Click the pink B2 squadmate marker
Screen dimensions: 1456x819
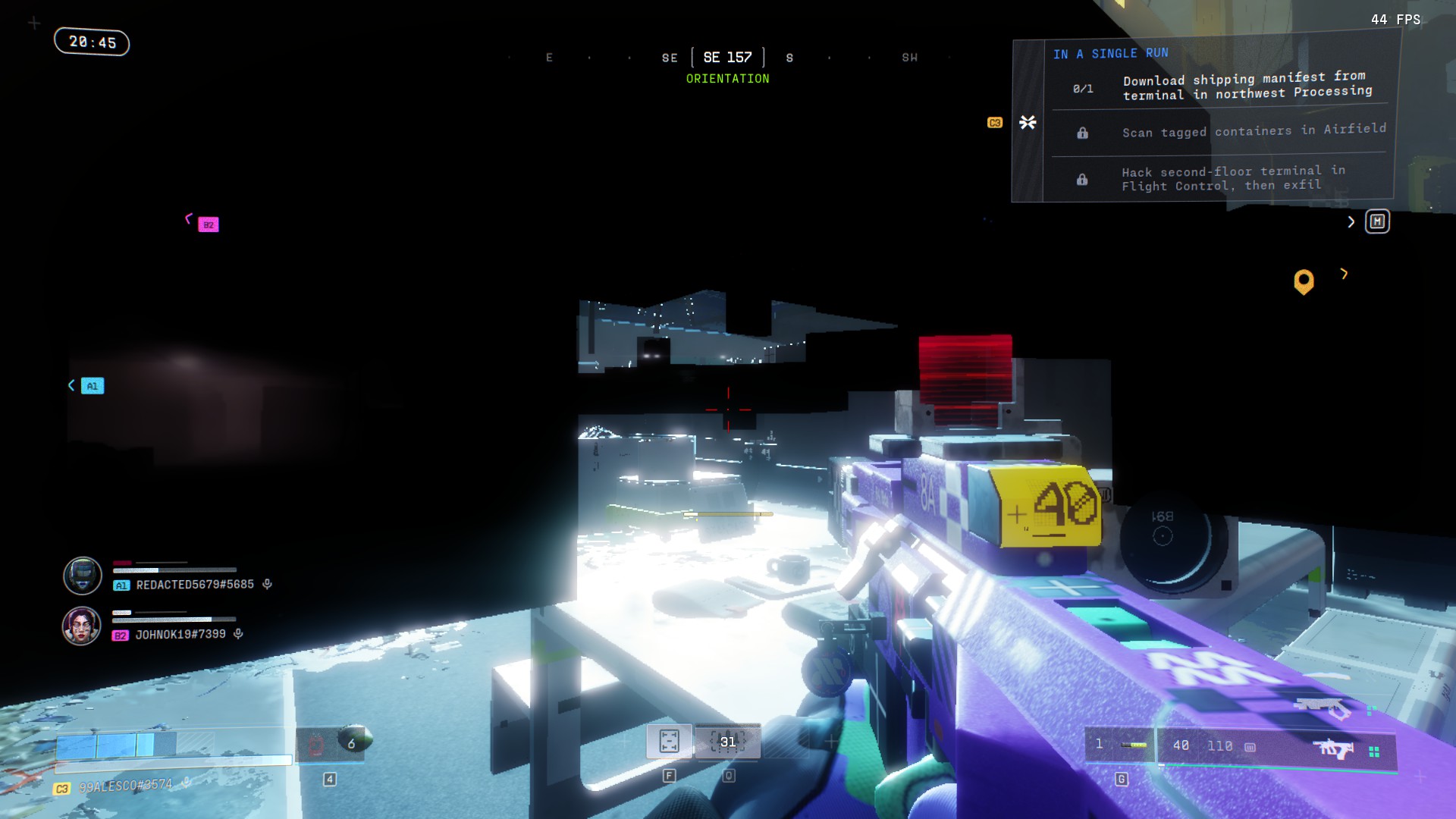click(x=209, y=224)
